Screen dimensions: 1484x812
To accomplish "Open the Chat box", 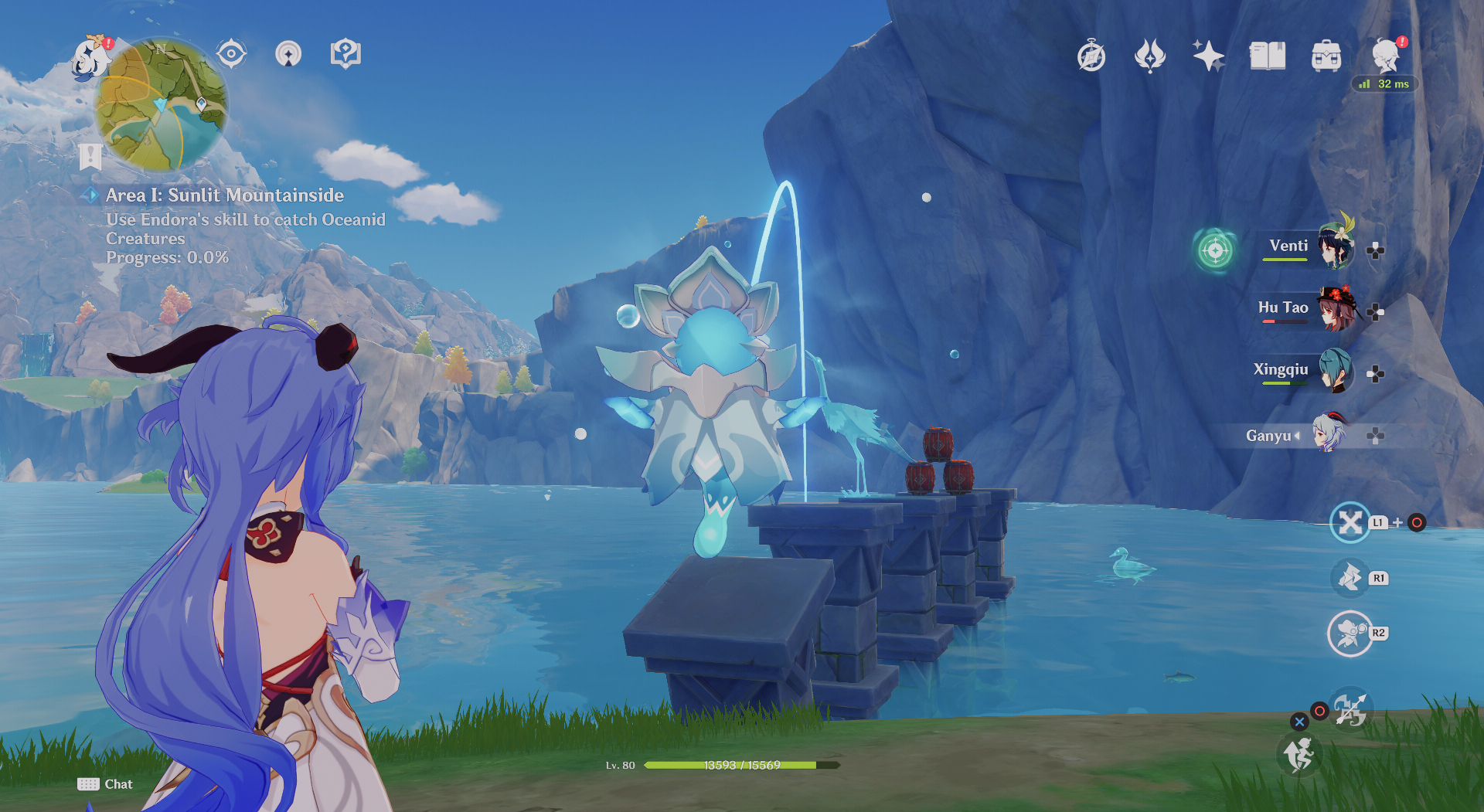I will pos(106,783).
